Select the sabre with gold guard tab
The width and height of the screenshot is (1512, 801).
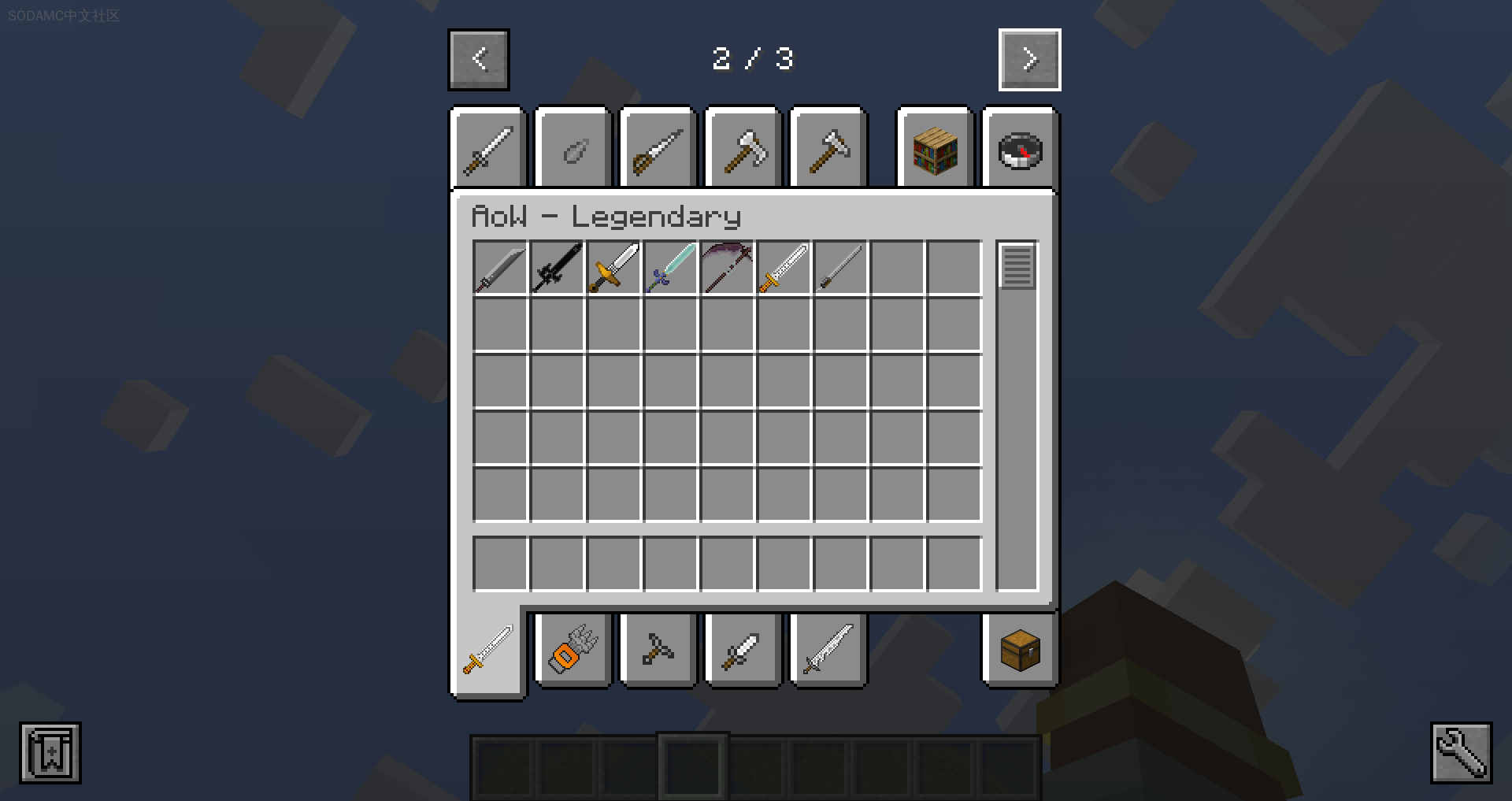(x=657, y=150)
